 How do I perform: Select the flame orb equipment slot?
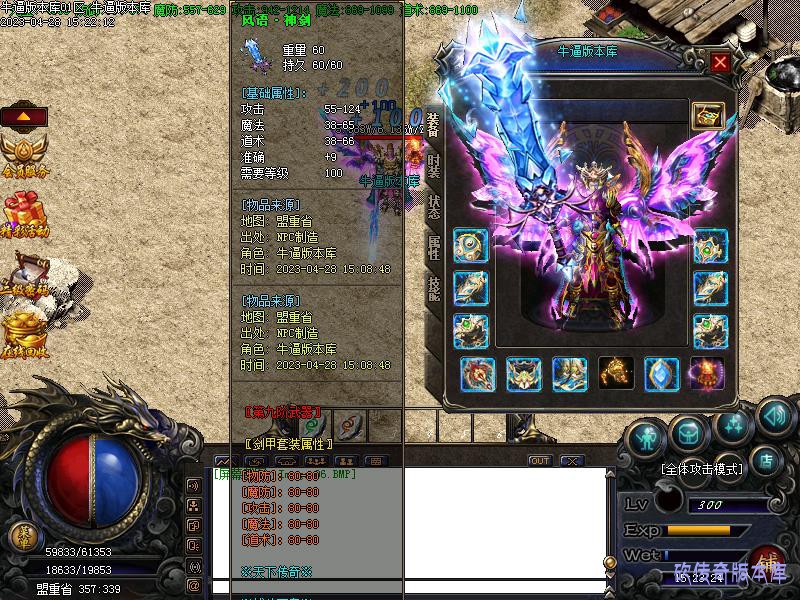707,374
